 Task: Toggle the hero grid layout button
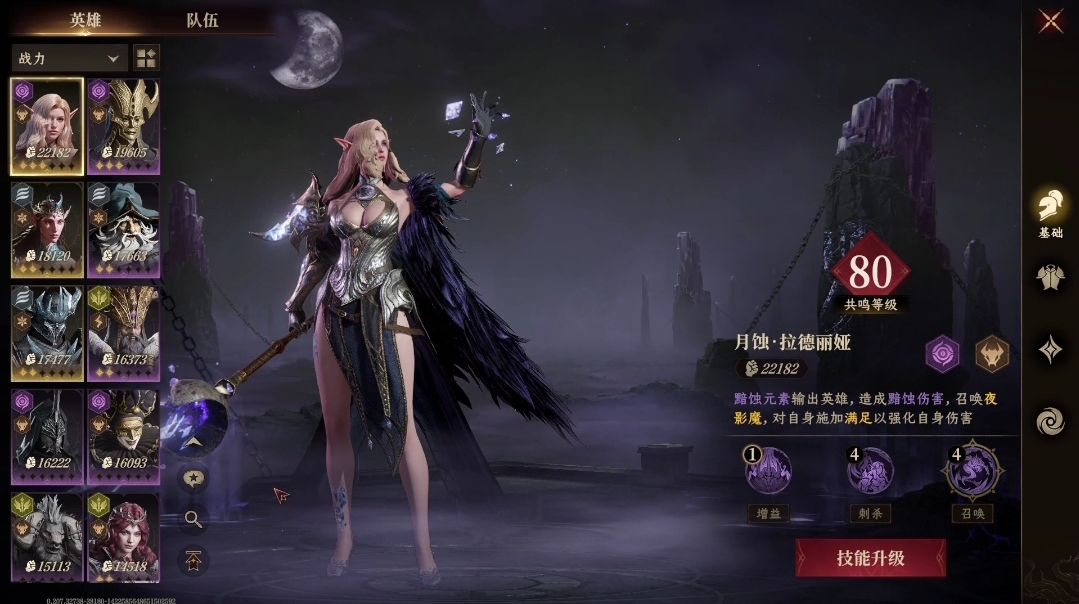146,58
